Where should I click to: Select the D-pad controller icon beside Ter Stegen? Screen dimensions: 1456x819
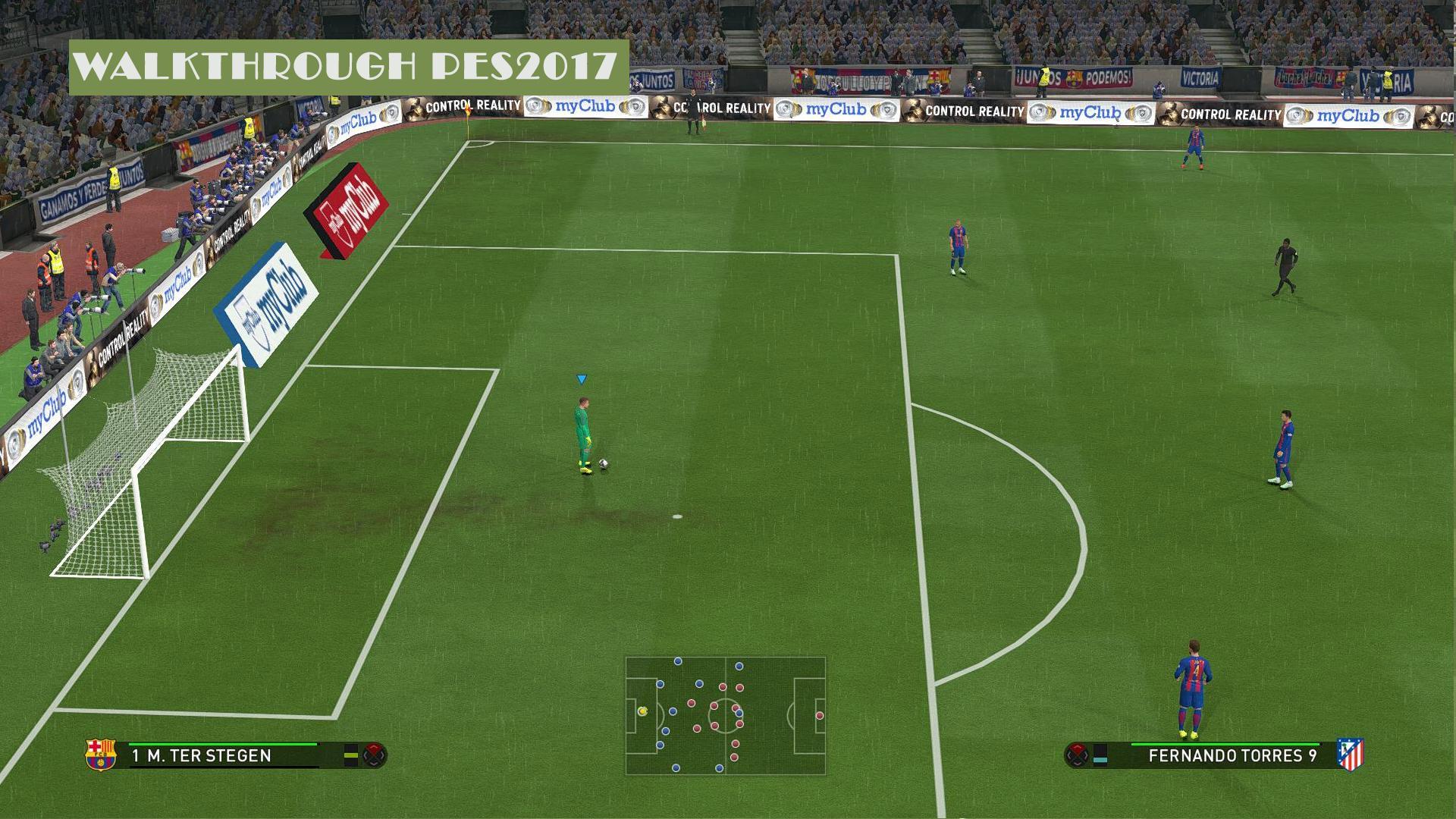tap(375, 756)
